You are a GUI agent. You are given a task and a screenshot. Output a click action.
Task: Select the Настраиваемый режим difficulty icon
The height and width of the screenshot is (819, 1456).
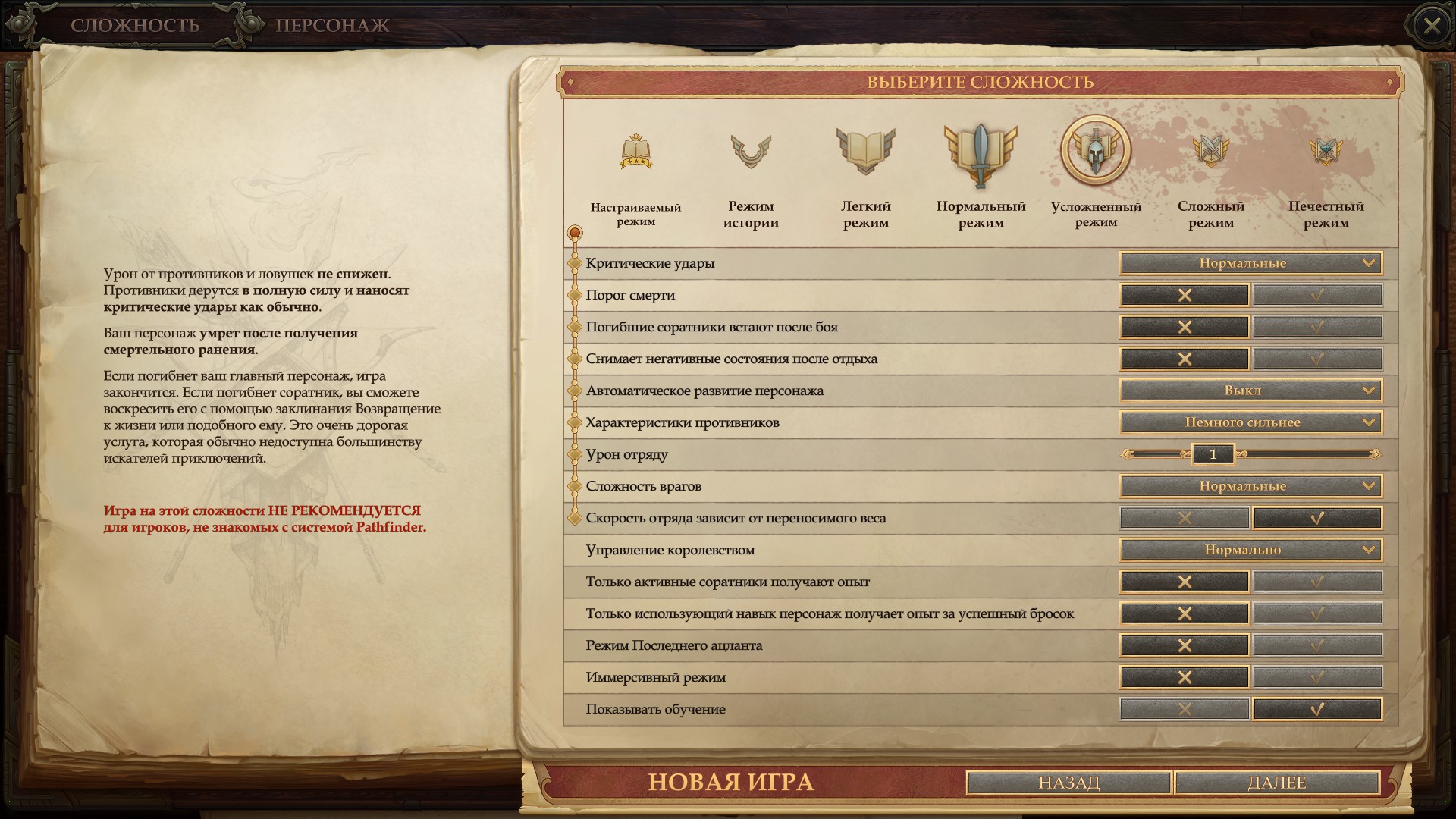pos(634,152)
